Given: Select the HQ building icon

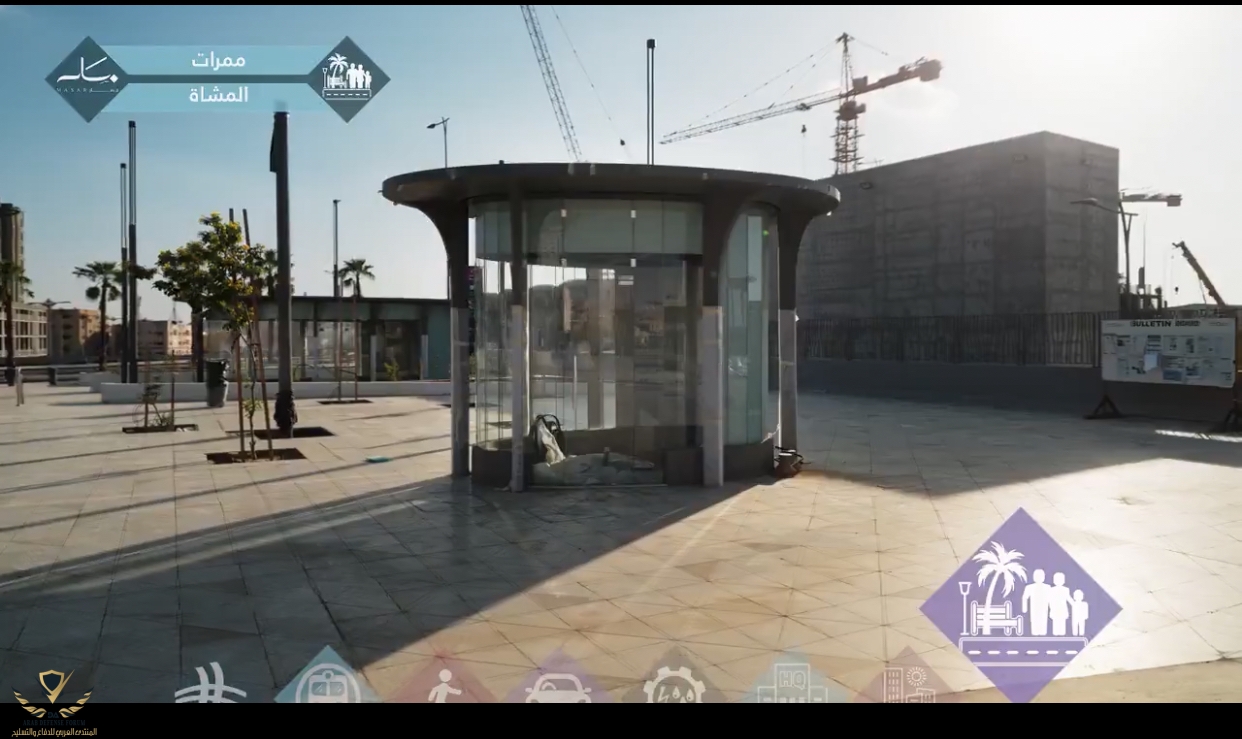Looking at the screenshot, I should point(791,682).
